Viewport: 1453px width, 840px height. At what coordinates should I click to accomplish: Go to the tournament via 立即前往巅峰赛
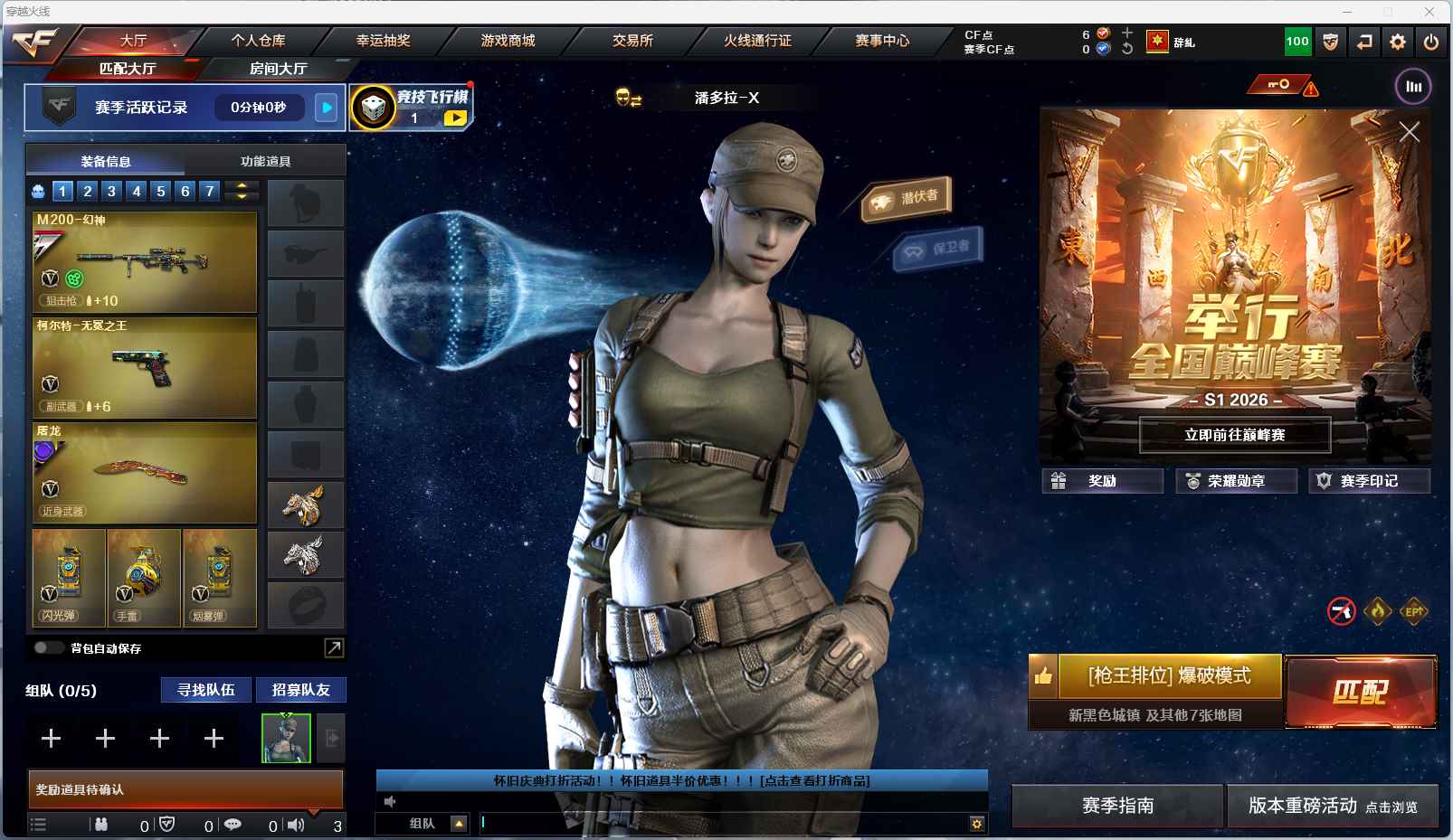pyautogui.click(x=1234, y=435)
